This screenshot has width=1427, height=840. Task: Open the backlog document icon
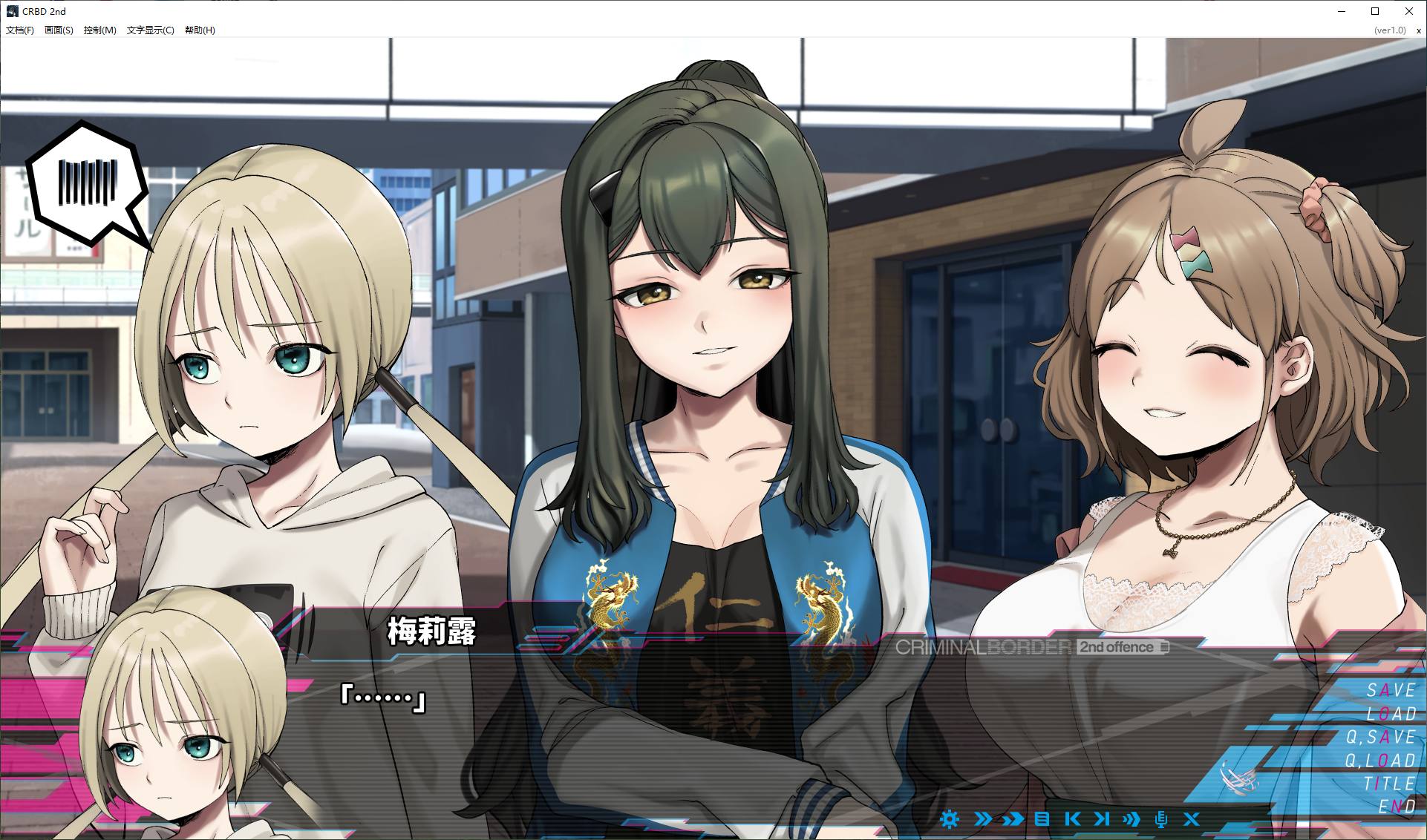click(1042, 819)
